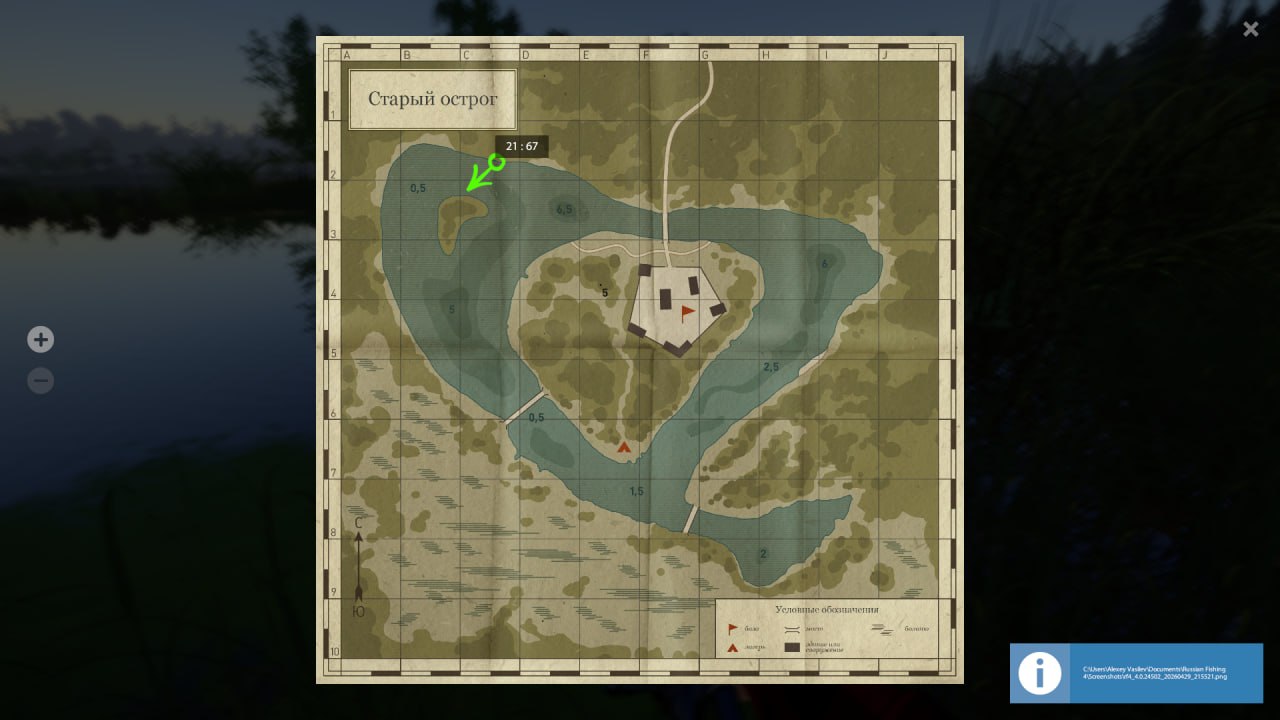Viewport: 1280px width, 720px height.
Task: Click the bridge symbol in the legend
Action: click(x=791, y=628)
